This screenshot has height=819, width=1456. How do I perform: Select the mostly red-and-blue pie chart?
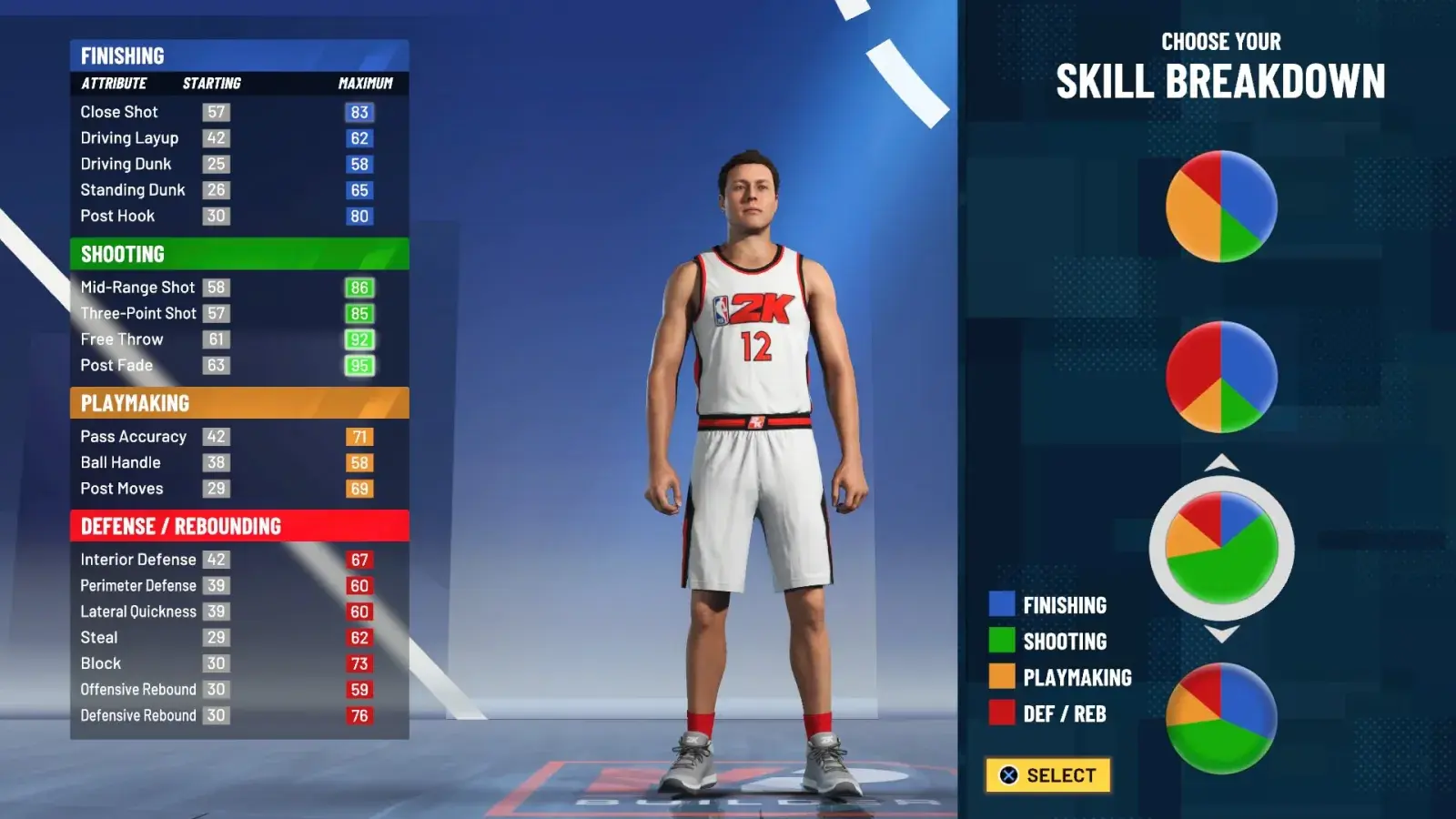(x=1221, y=377)
